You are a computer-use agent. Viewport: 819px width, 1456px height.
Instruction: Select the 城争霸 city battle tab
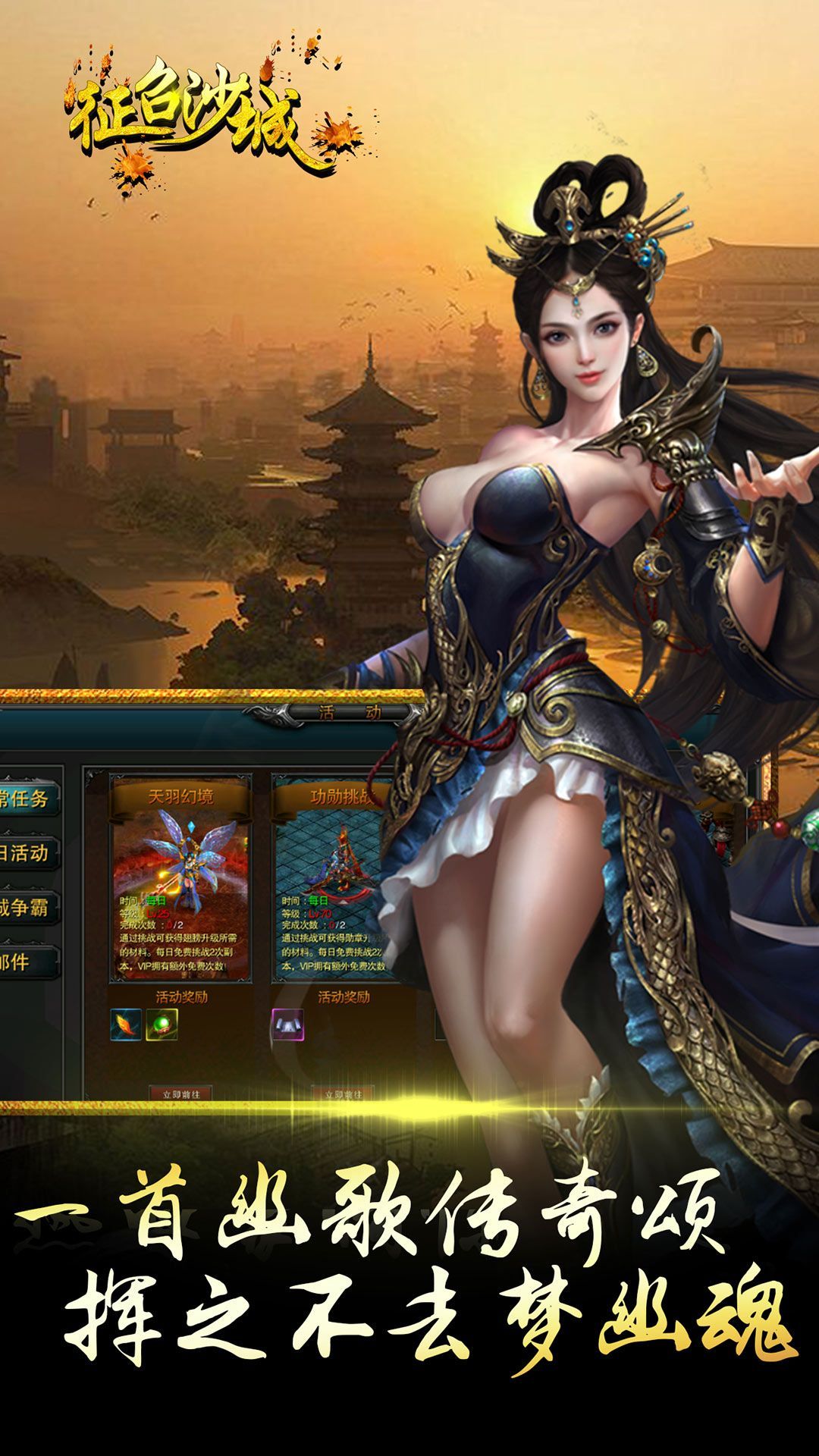coord(27,908)
